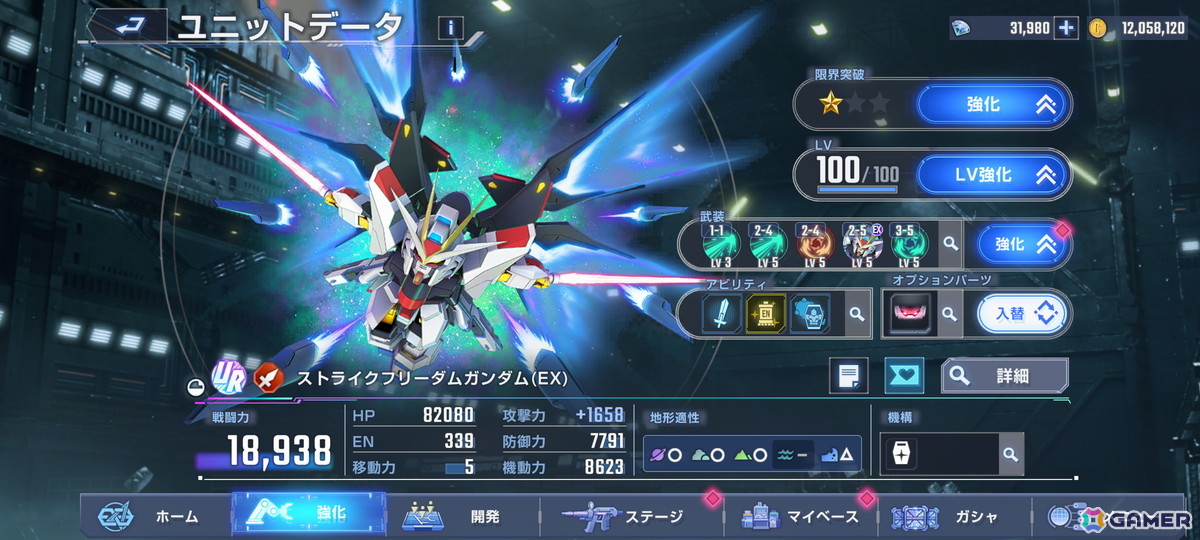Open the info button beside ユニットデータ
Screen dimensions: 1200x540
tap(451, 28)
